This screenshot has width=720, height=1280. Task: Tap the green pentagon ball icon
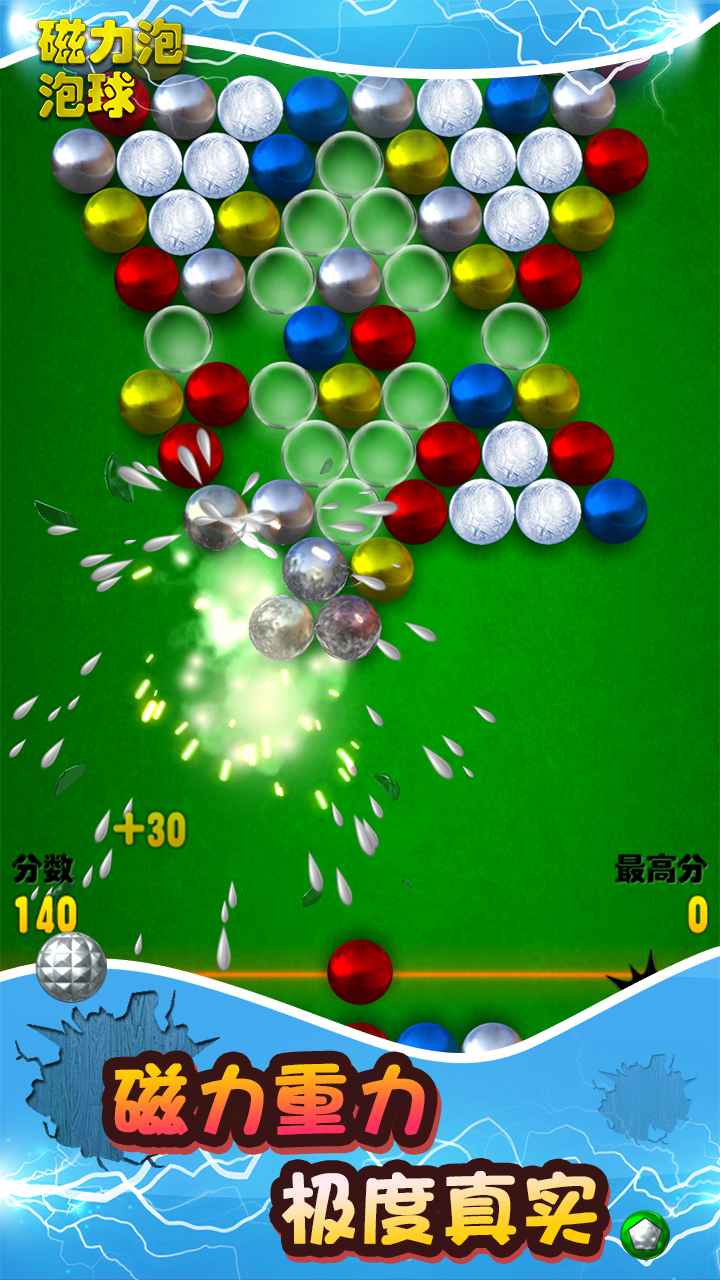[643, 1235]
